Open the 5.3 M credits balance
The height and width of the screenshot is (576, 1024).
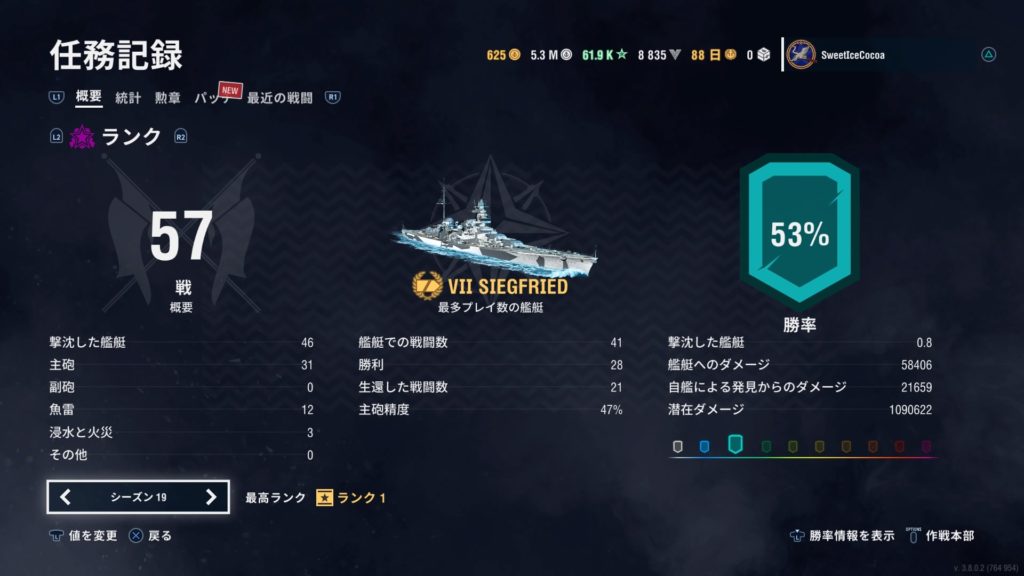(550, 55)
